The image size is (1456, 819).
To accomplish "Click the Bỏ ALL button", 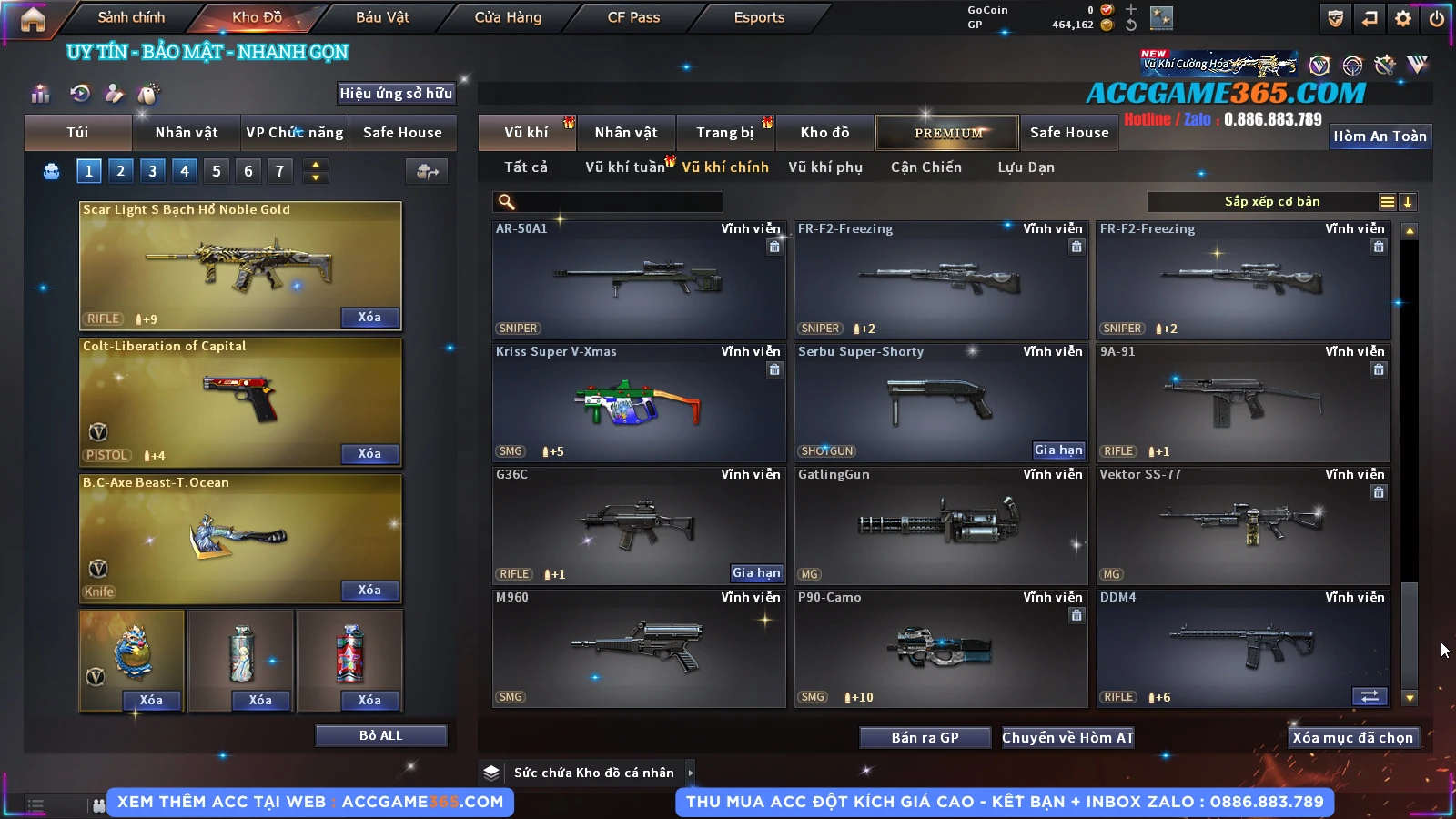I will click(380, 735).
